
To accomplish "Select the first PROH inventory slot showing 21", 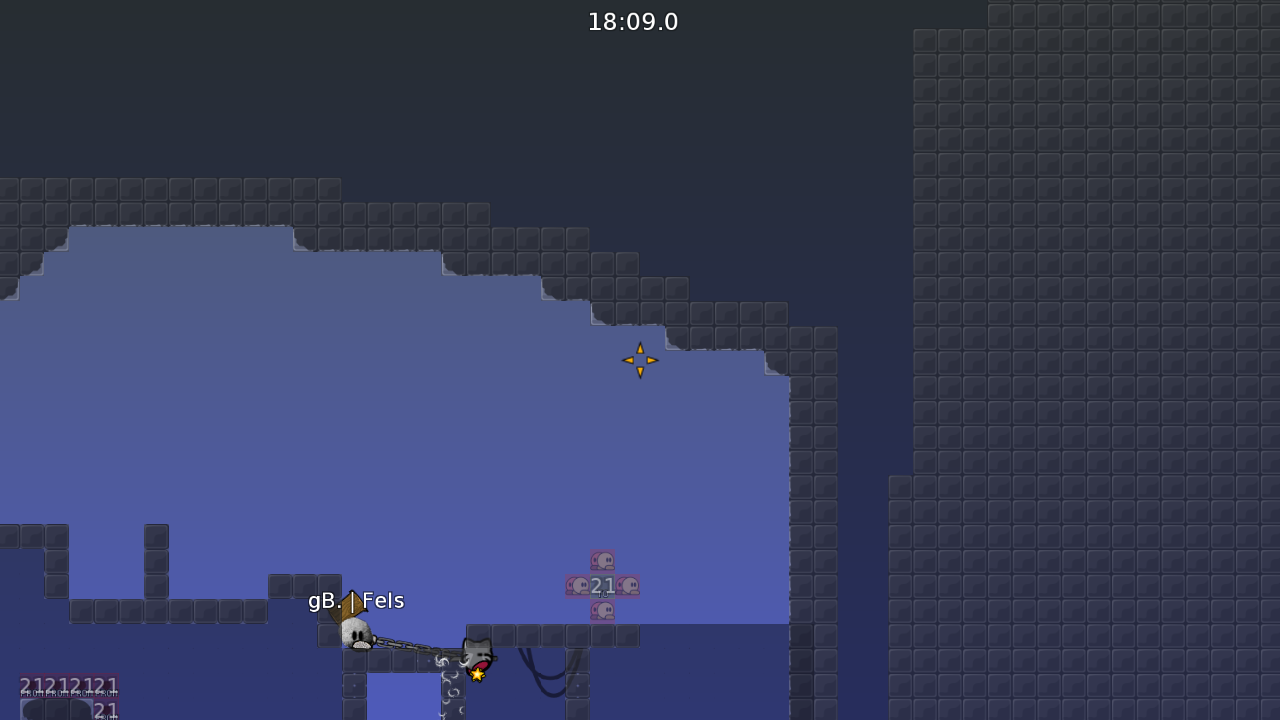I will tap(32, 685).
